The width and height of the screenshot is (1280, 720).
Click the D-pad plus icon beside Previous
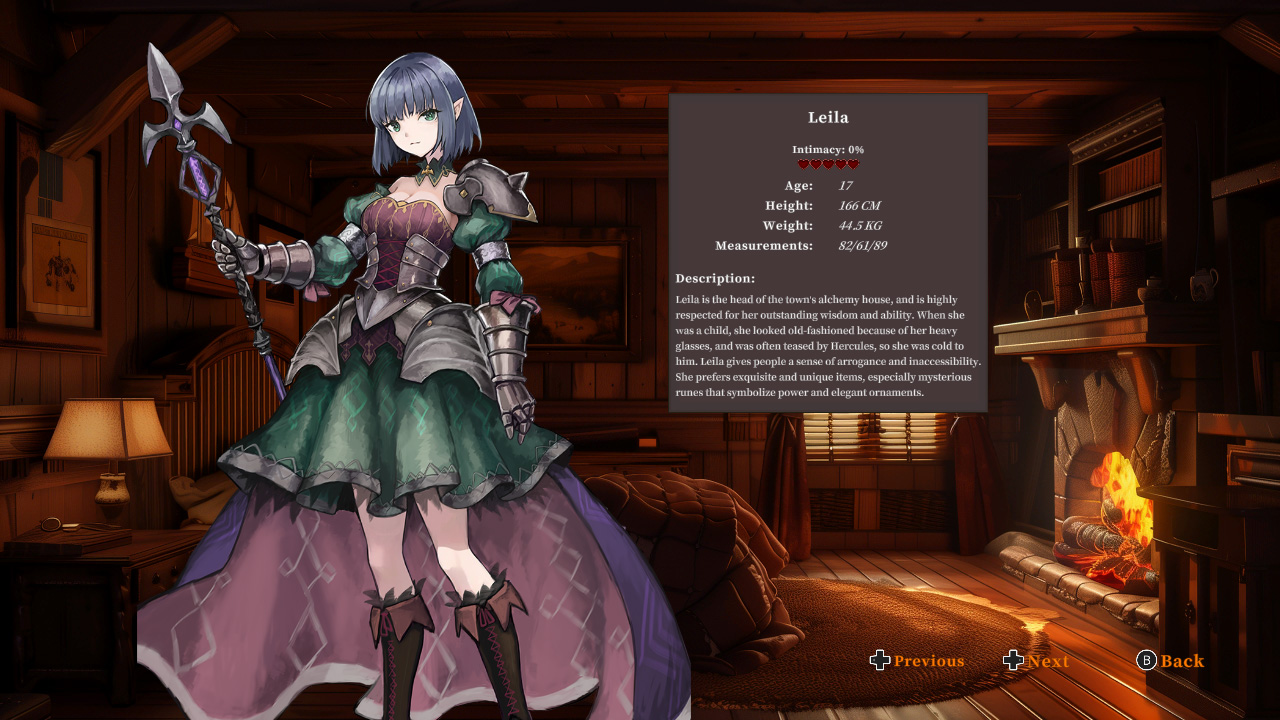coord(879,660)
